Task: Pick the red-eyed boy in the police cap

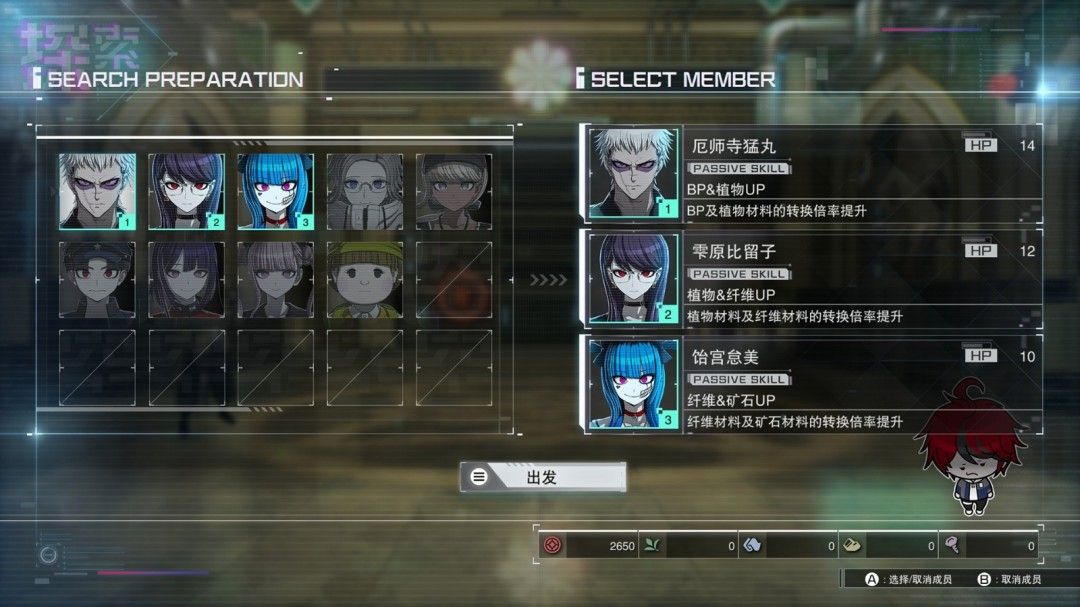Action: point(97,279)
